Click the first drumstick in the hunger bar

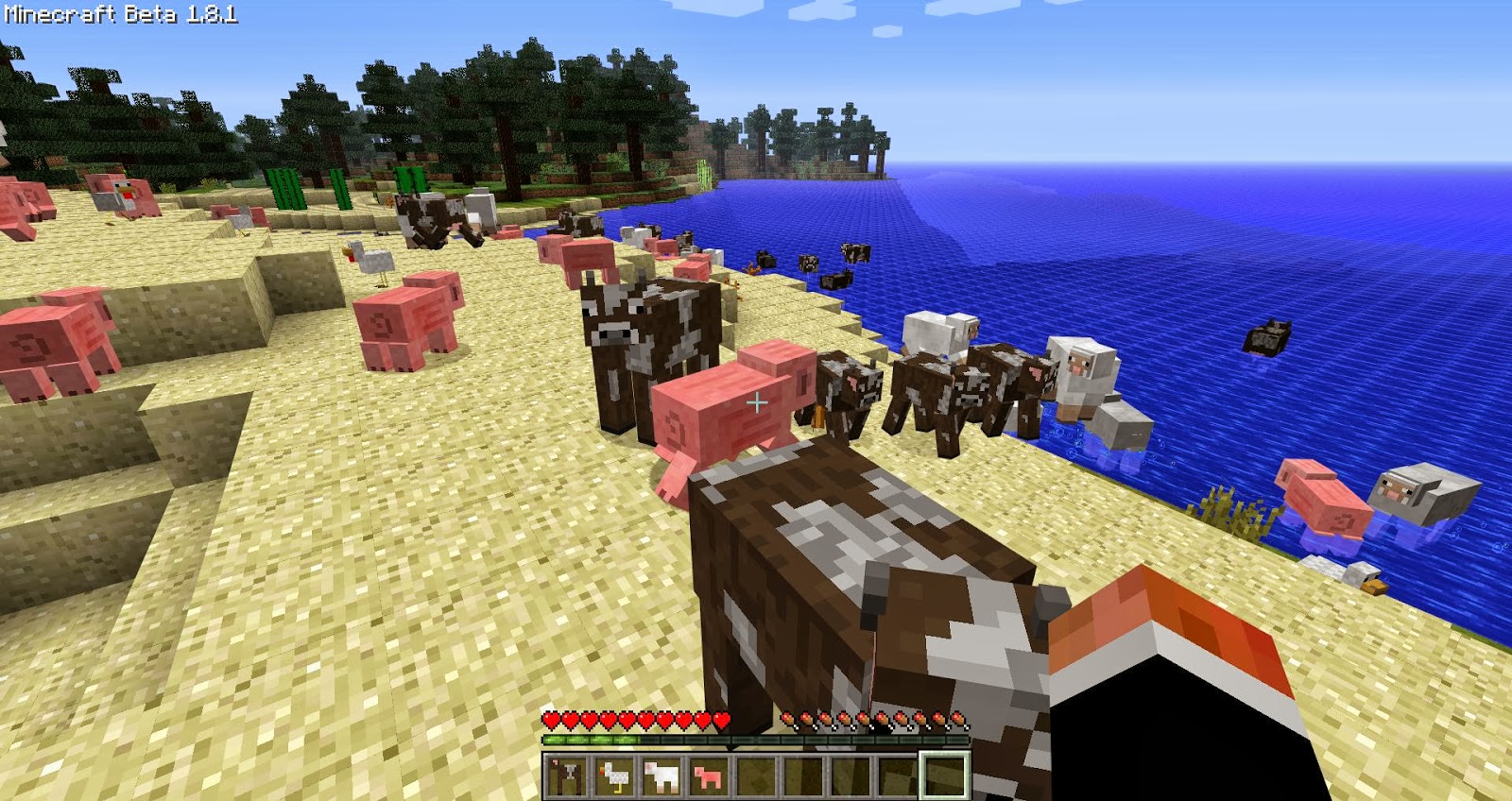tap(788, 720)
